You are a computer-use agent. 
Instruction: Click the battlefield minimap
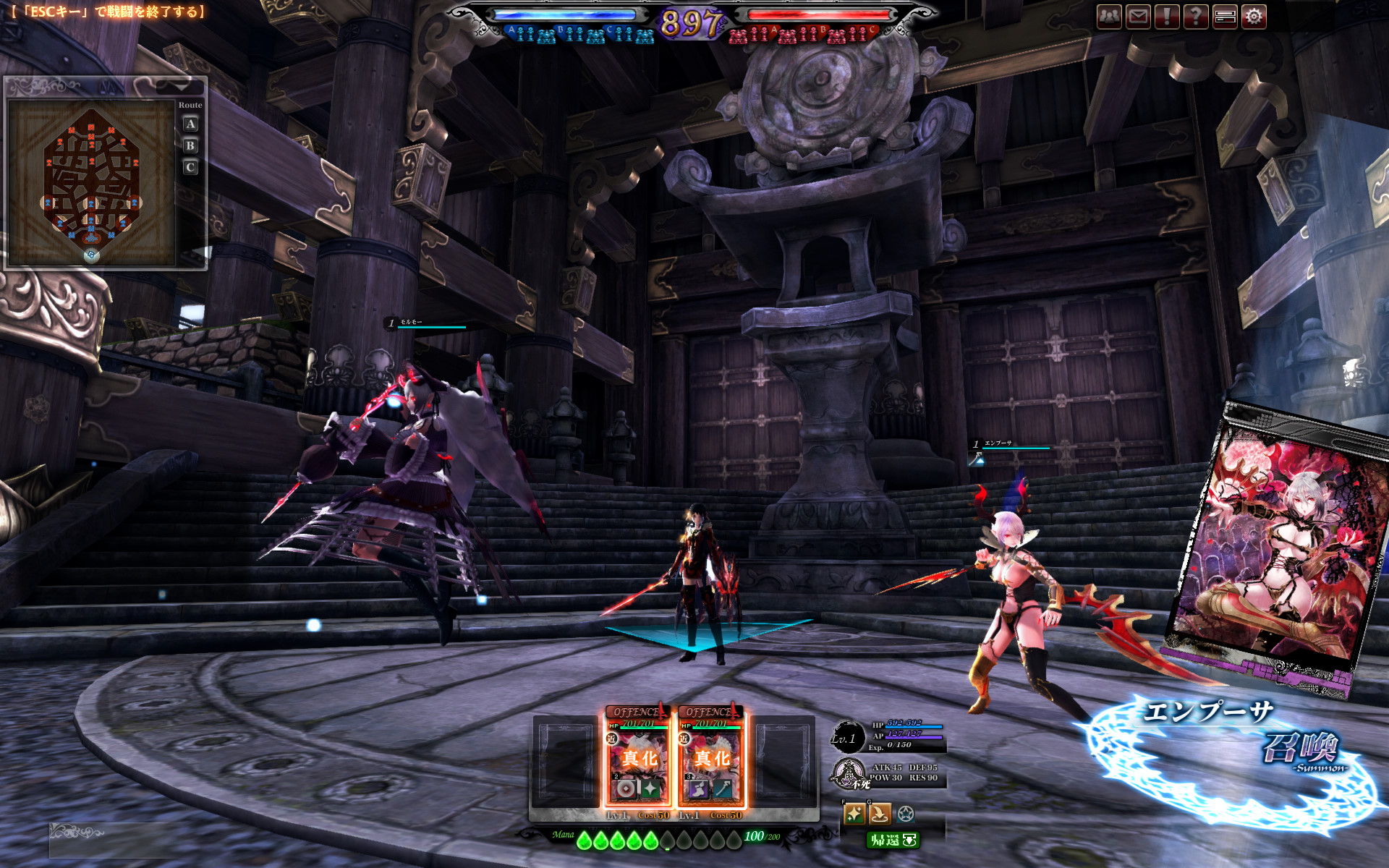(x=91, y=184)
